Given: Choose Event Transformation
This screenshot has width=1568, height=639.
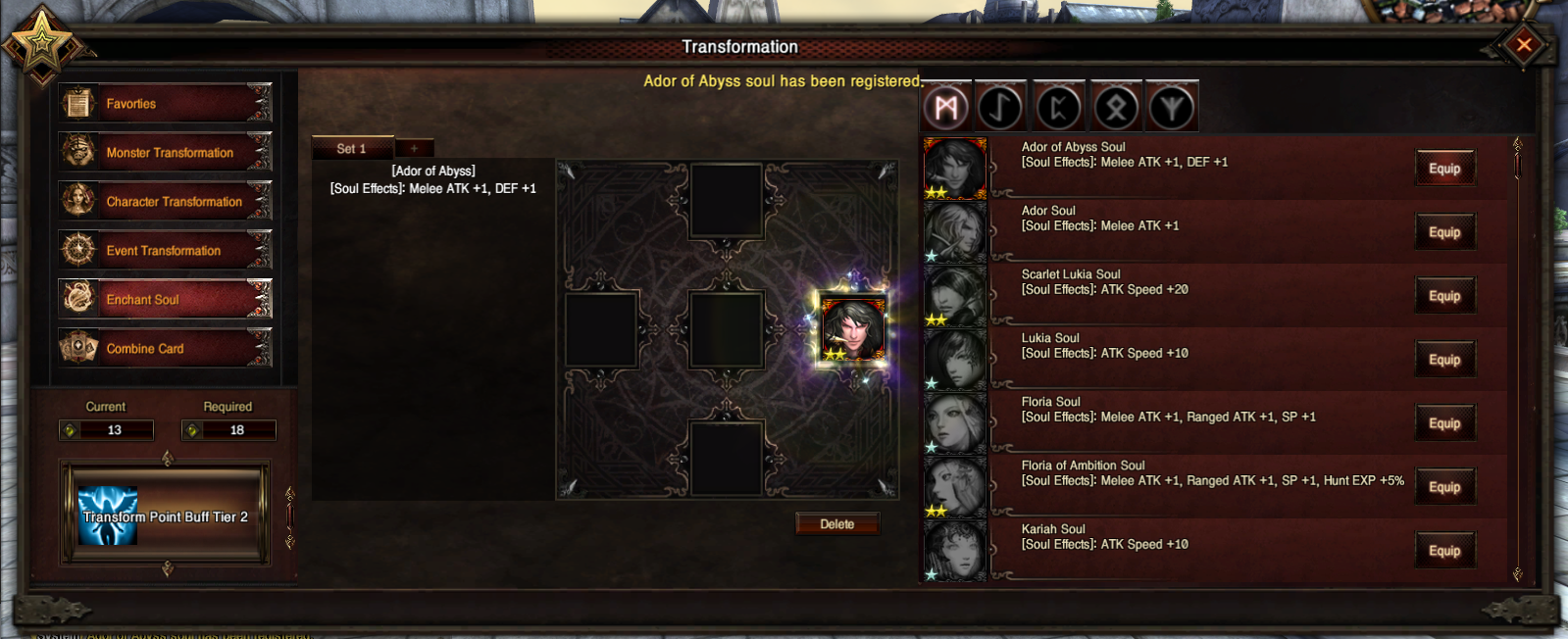Looking at the screenshot, I should pyautogui.click(x=164, y=250).
